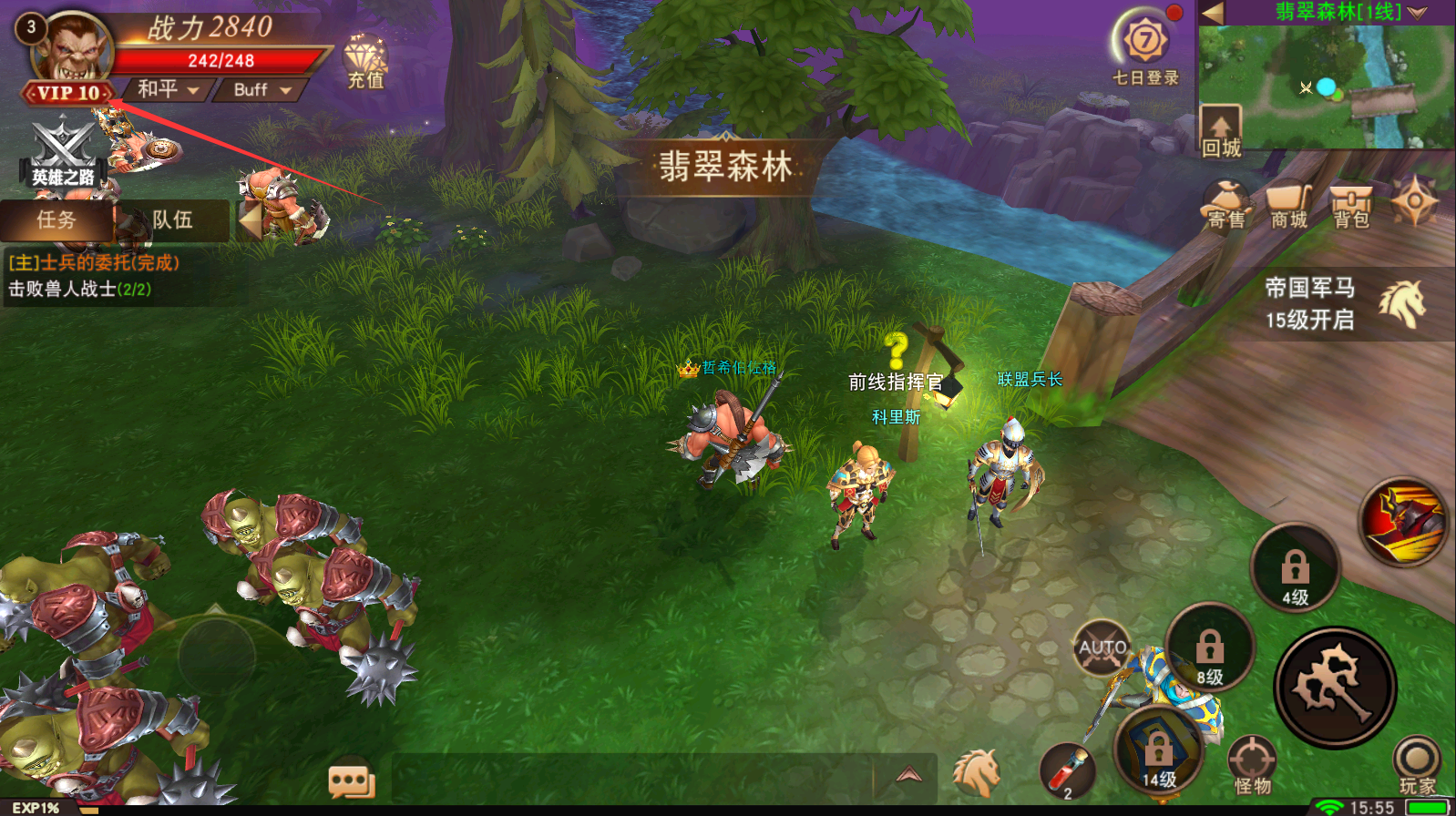
Task: Target players with the 玩家 button
Action: [1417, 765]
